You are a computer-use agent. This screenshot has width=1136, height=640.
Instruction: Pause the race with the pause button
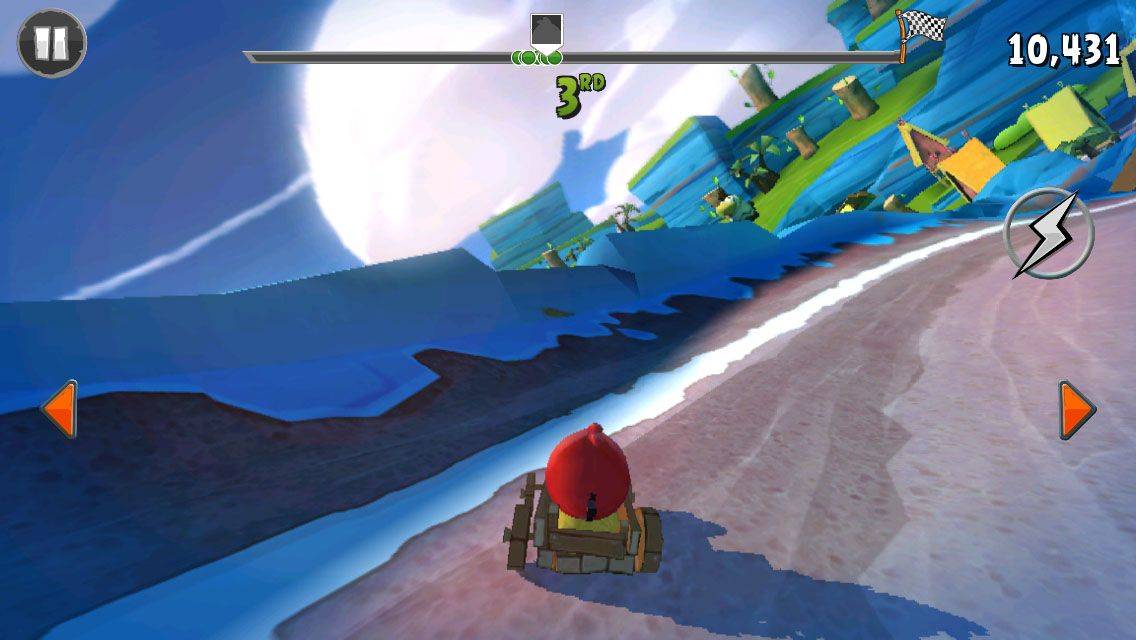[52, 42]
